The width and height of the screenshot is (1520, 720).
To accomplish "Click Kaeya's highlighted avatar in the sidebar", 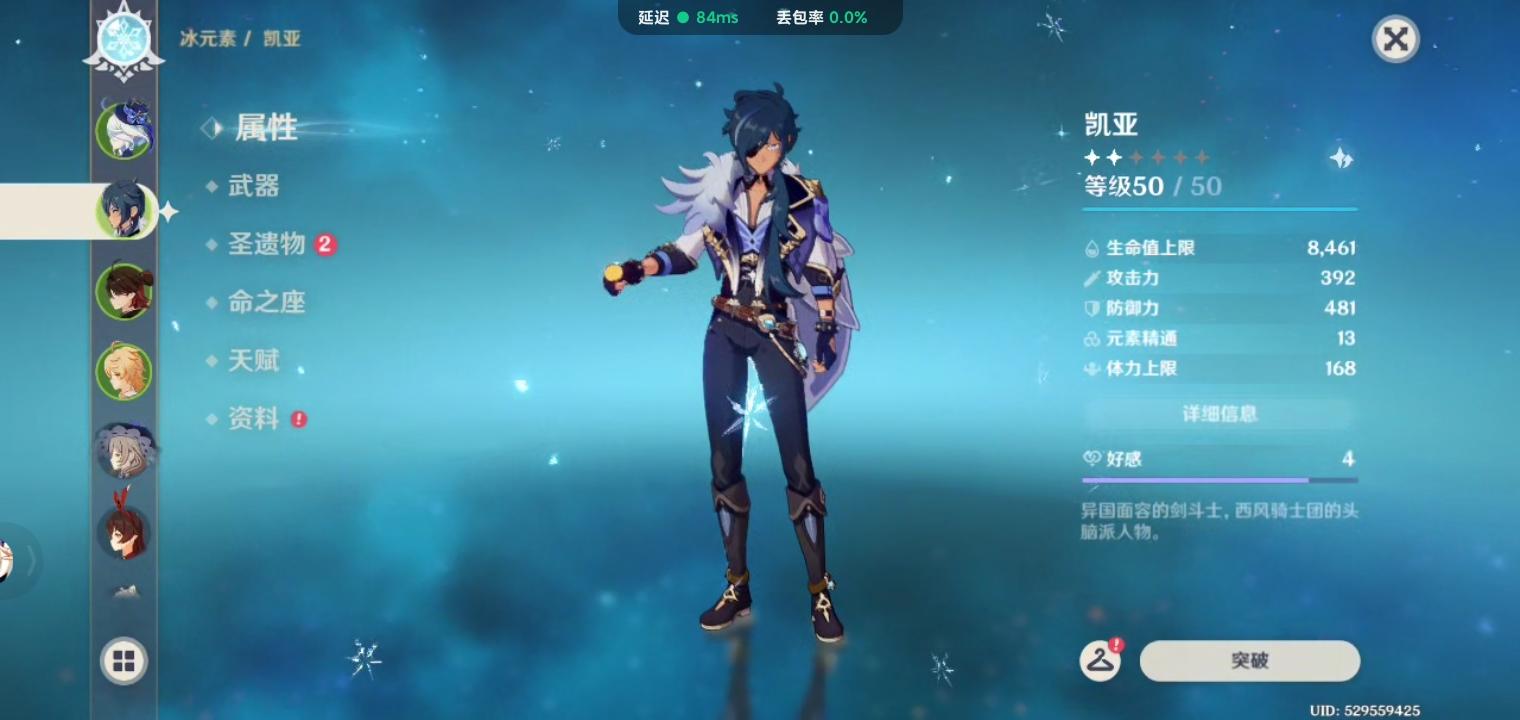I will (124, 210).
